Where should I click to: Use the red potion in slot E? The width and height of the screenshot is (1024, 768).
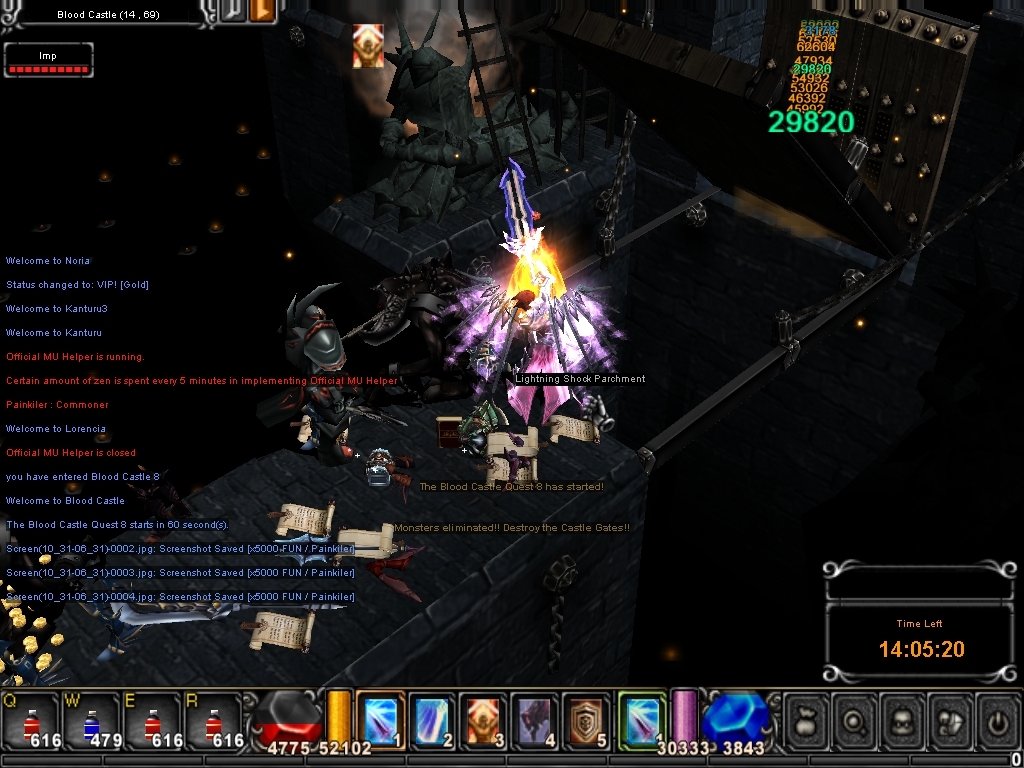pyautogui.click(x=154, y=722)
